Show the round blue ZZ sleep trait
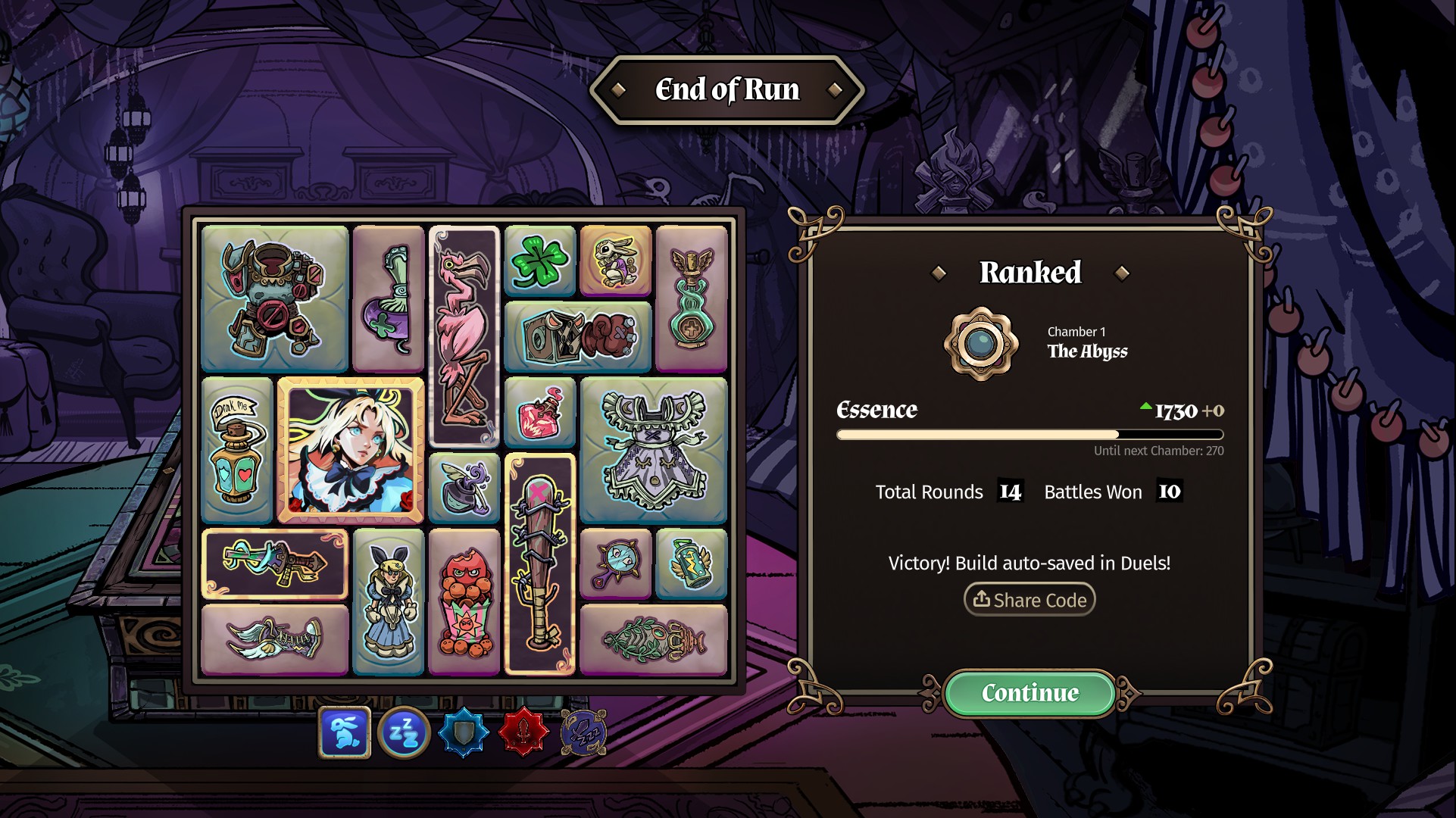This screenshot has width=1456, height=818. point(404,732)
